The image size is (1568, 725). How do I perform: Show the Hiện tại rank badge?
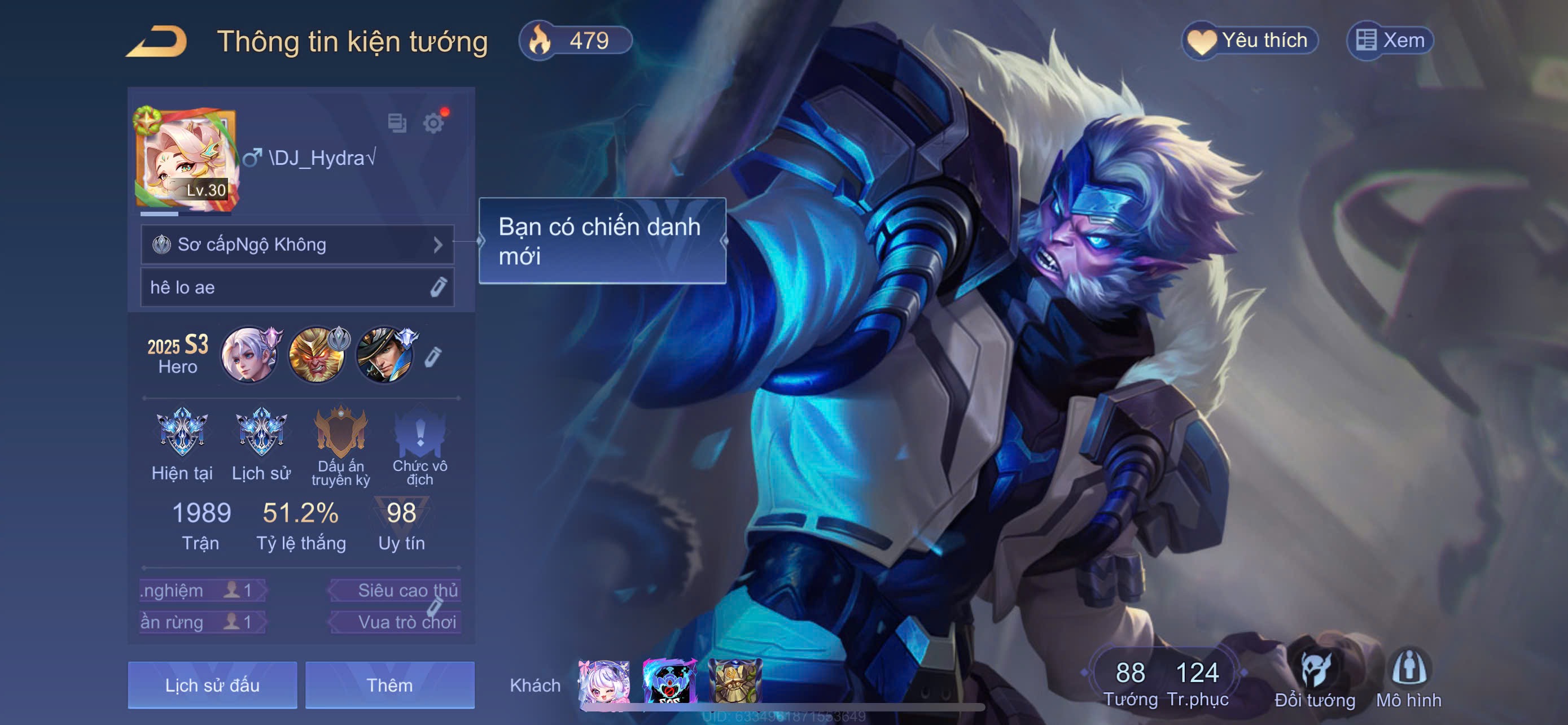click(x=182, y=434)
